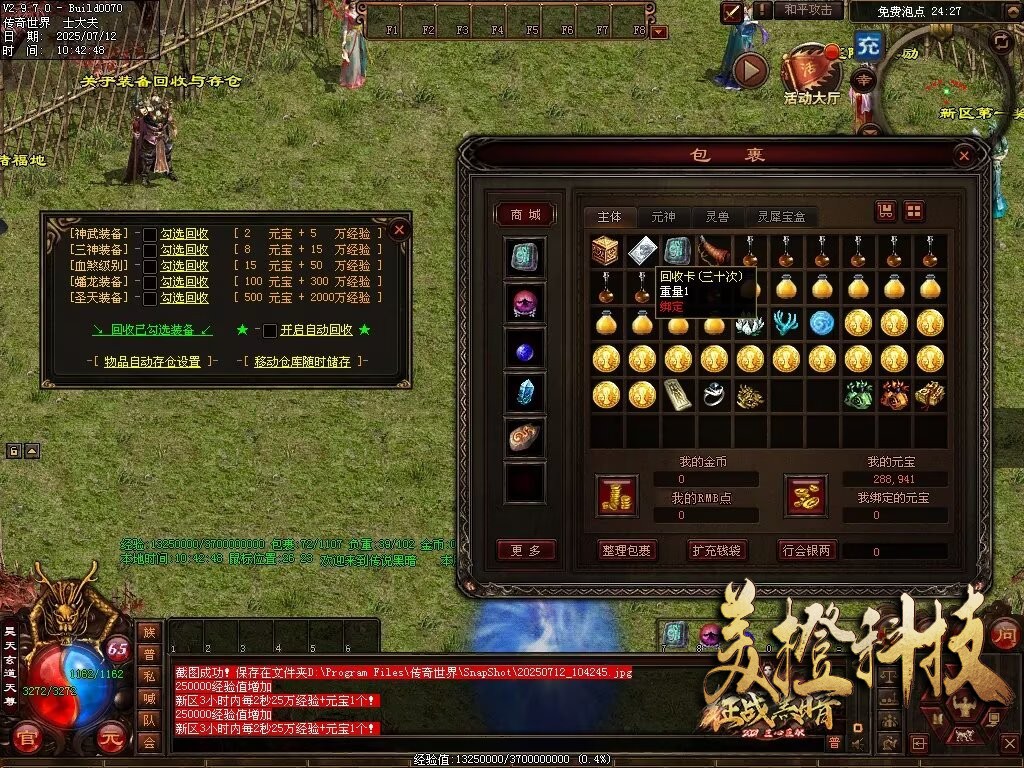Image resolution: width=1024 pixels, height=768 pixels.
Task: Toggle the 和平攻击 attack mode button
Action: tap(807, 10)
